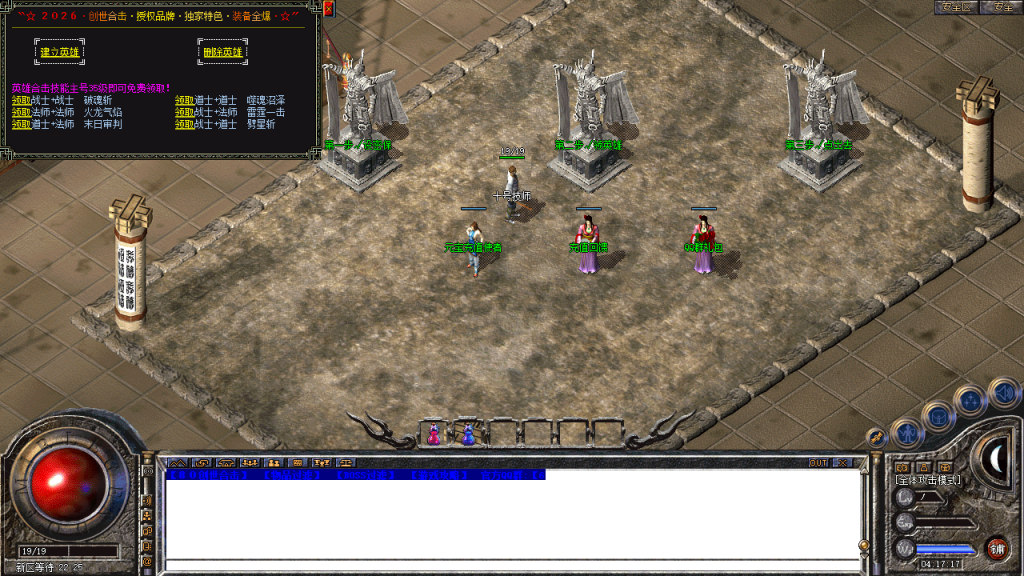Open the red 铺 shop button
This screenshot has height=576, width=1024.
pos(996,547)
